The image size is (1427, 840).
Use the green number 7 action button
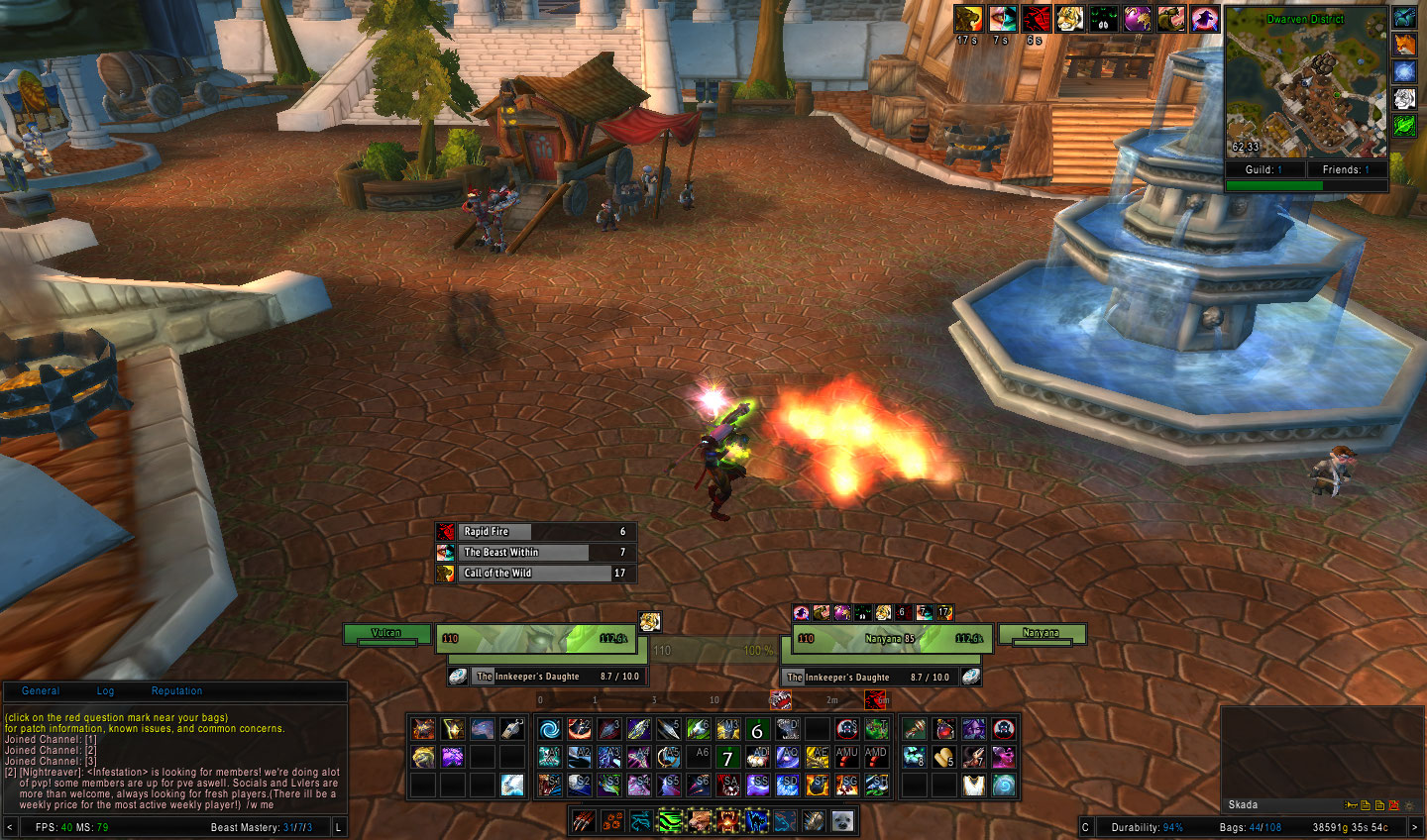(x=728, y=758)
